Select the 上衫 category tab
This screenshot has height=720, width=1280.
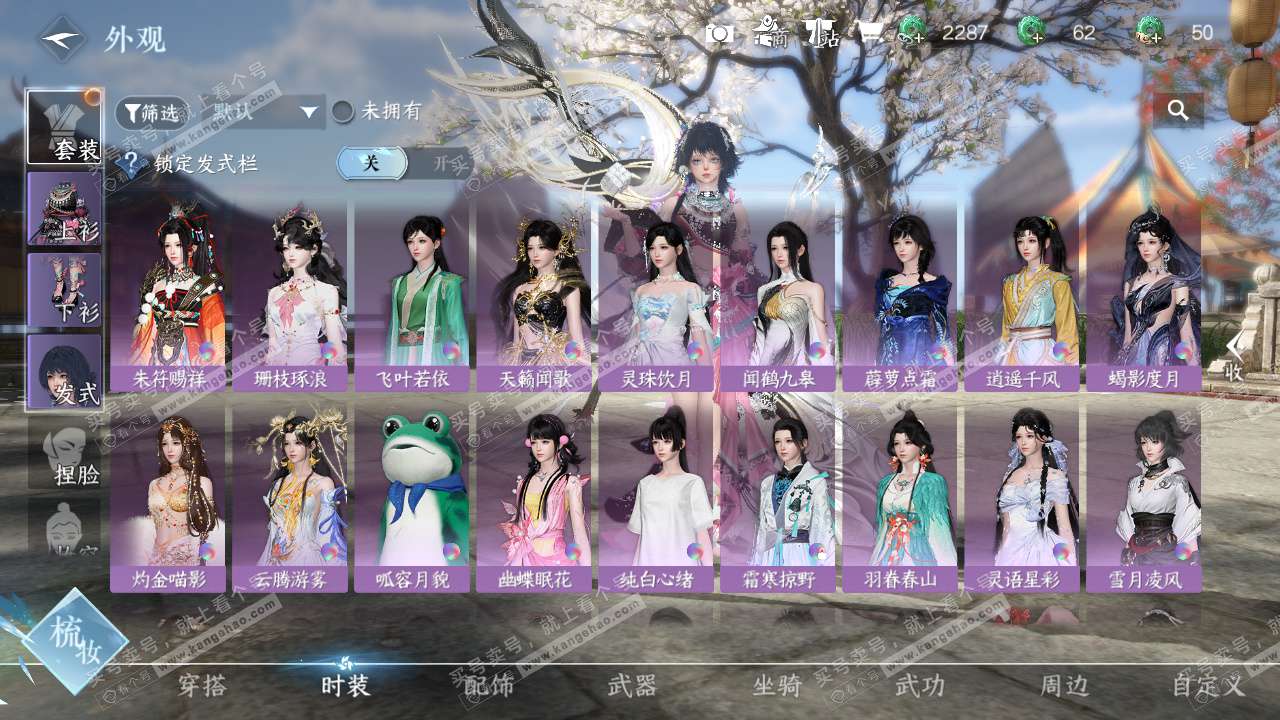pos(64,209)
